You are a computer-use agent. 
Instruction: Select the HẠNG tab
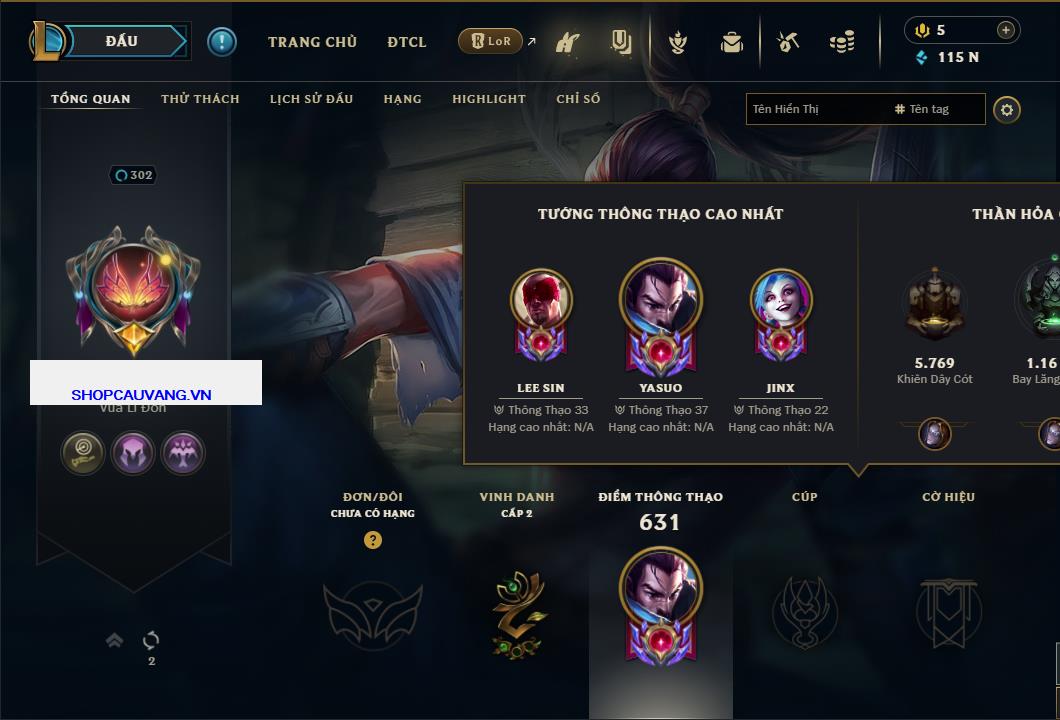tap(402, 99)
